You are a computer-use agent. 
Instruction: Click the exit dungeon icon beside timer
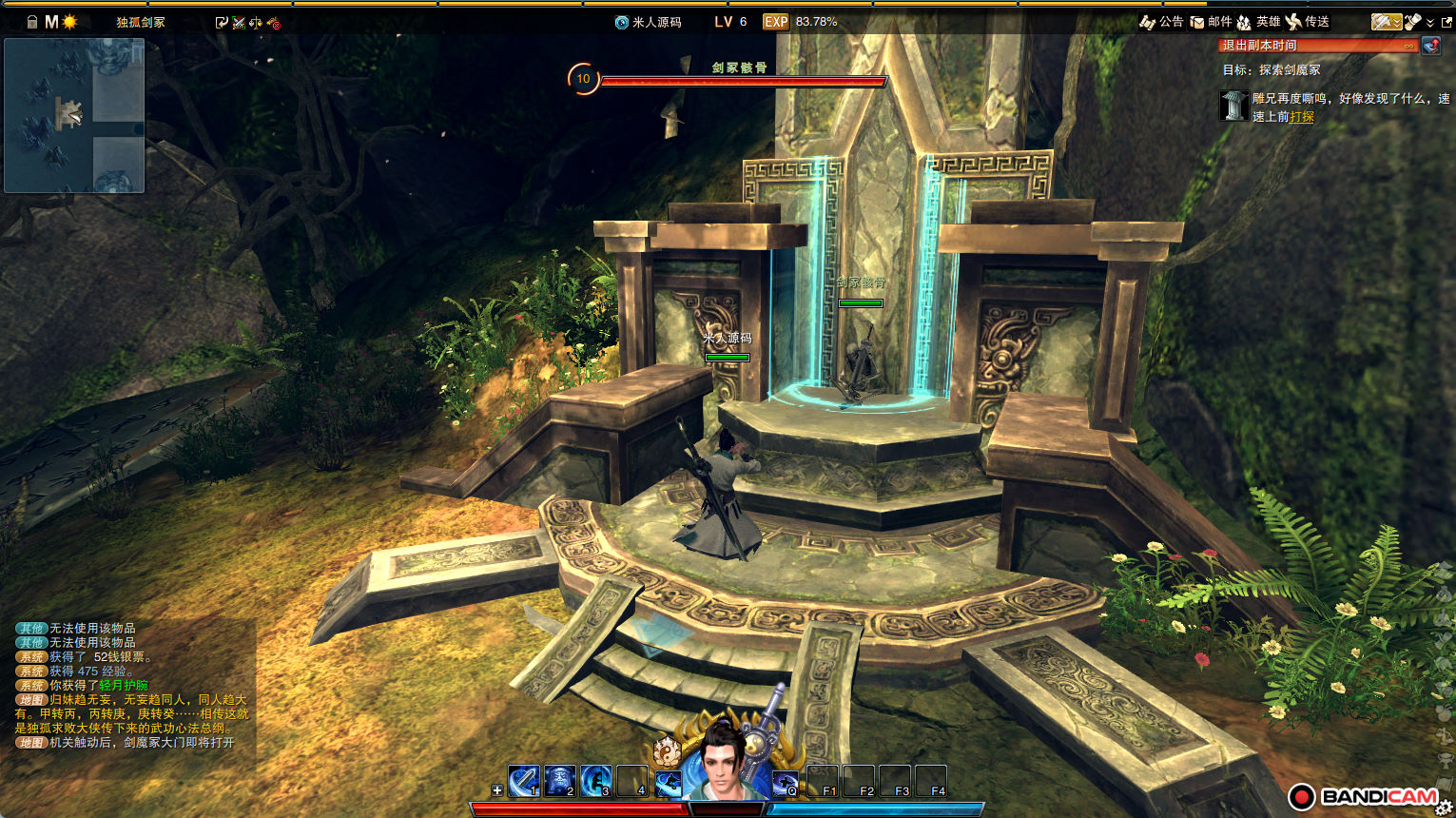1430,46
